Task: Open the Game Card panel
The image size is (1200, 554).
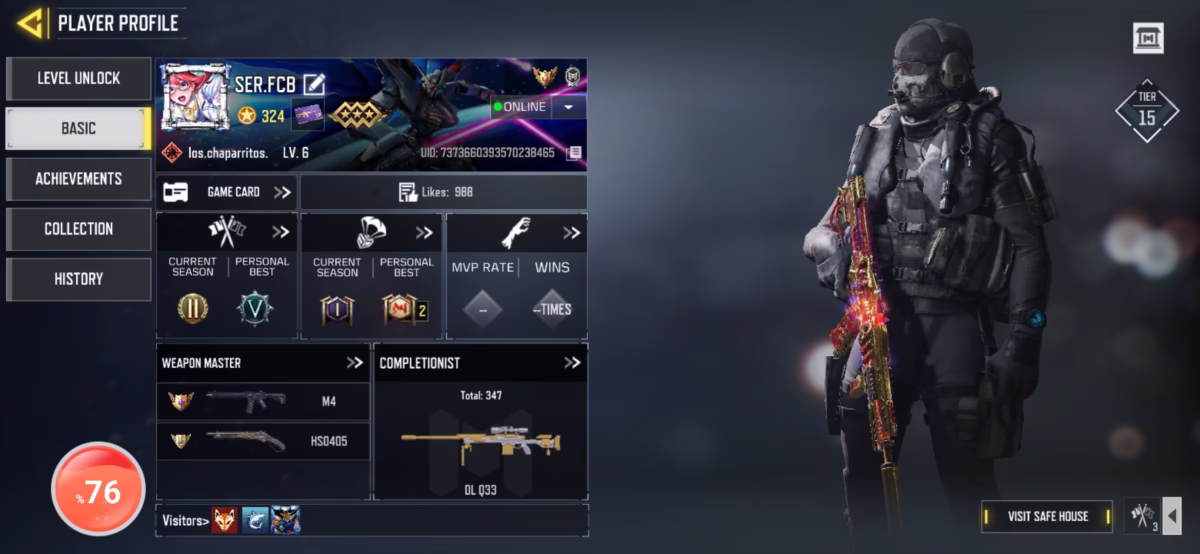Action: coord(227,192)
